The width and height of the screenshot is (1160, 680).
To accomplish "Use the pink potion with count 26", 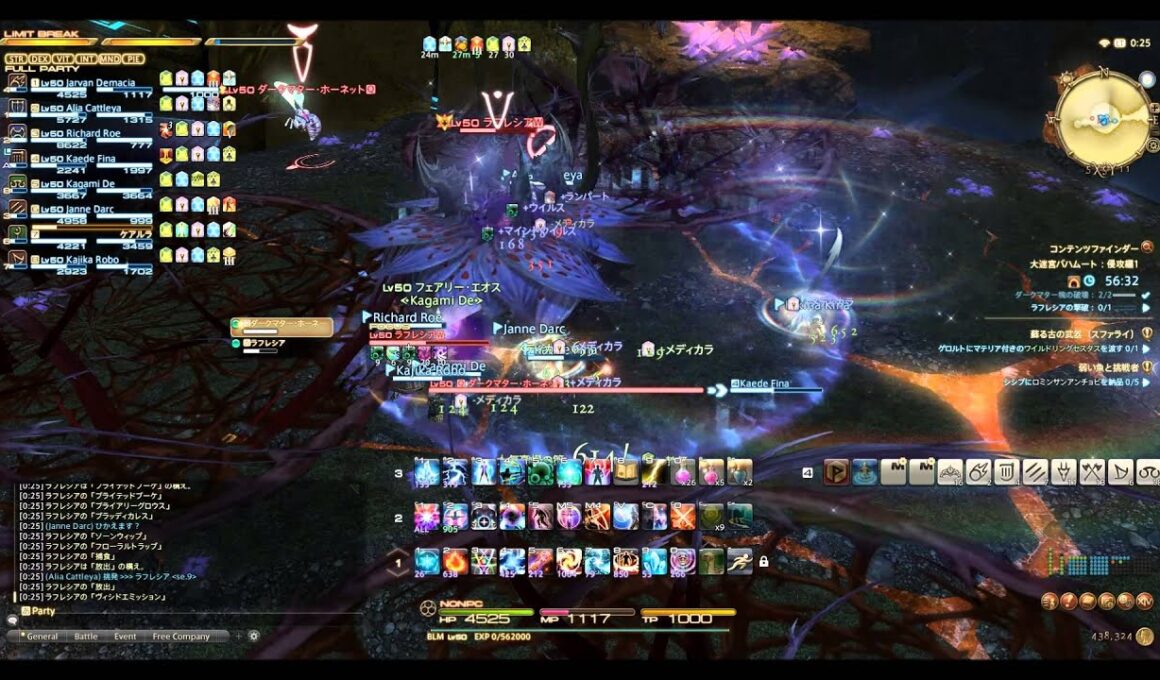I will 682,471.
